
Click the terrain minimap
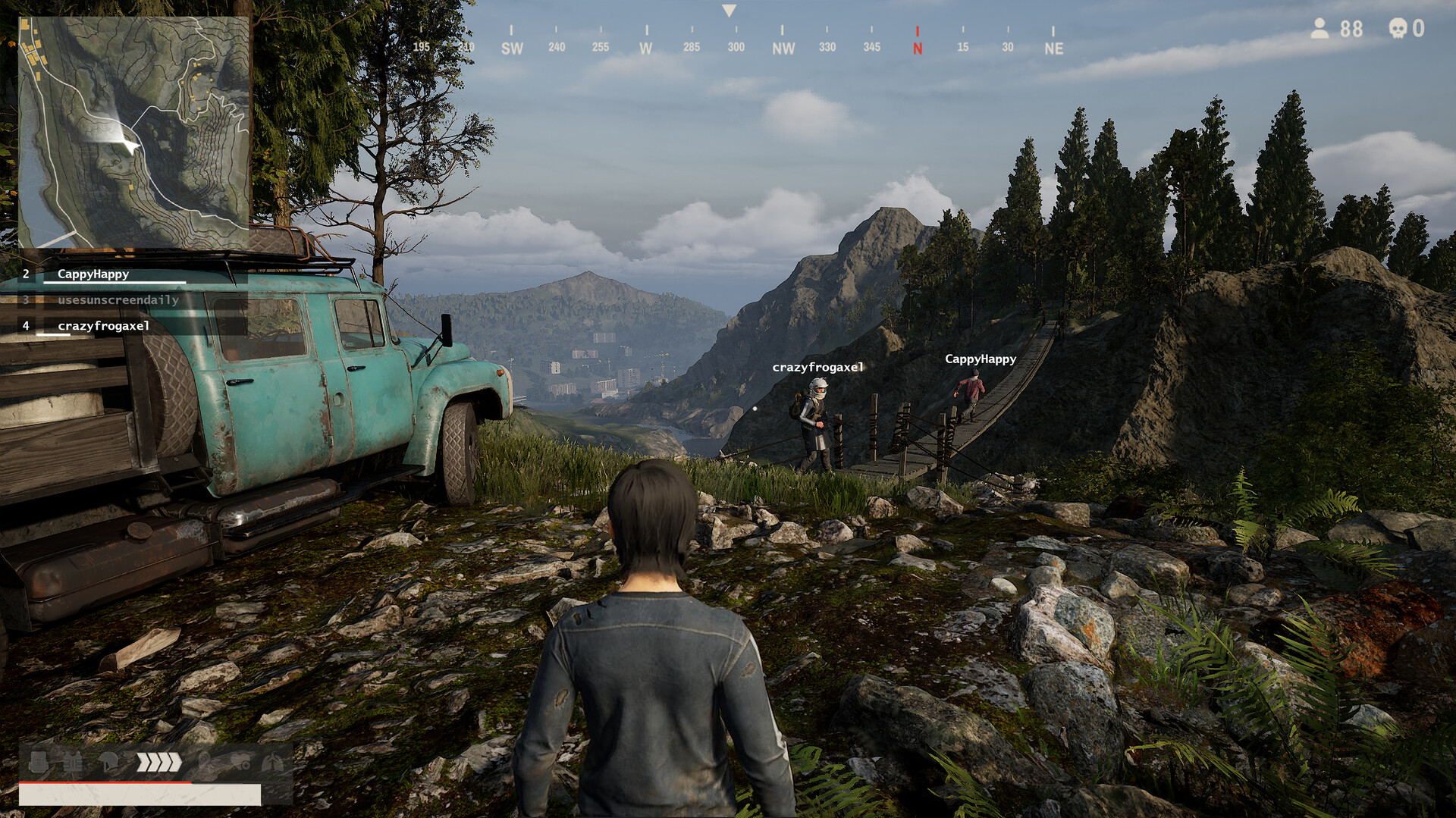coord(133,133)
